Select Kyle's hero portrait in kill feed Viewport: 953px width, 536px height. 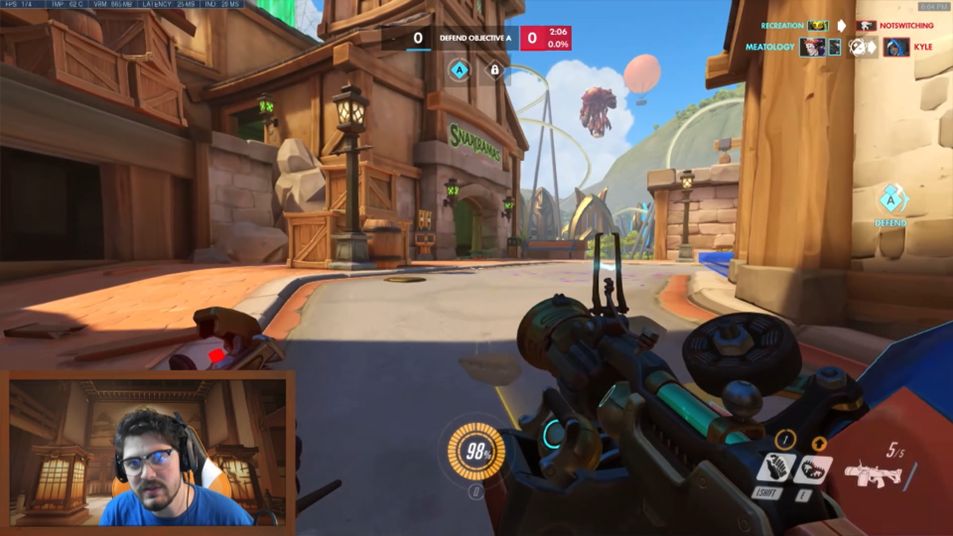click(x=895, y=47)
